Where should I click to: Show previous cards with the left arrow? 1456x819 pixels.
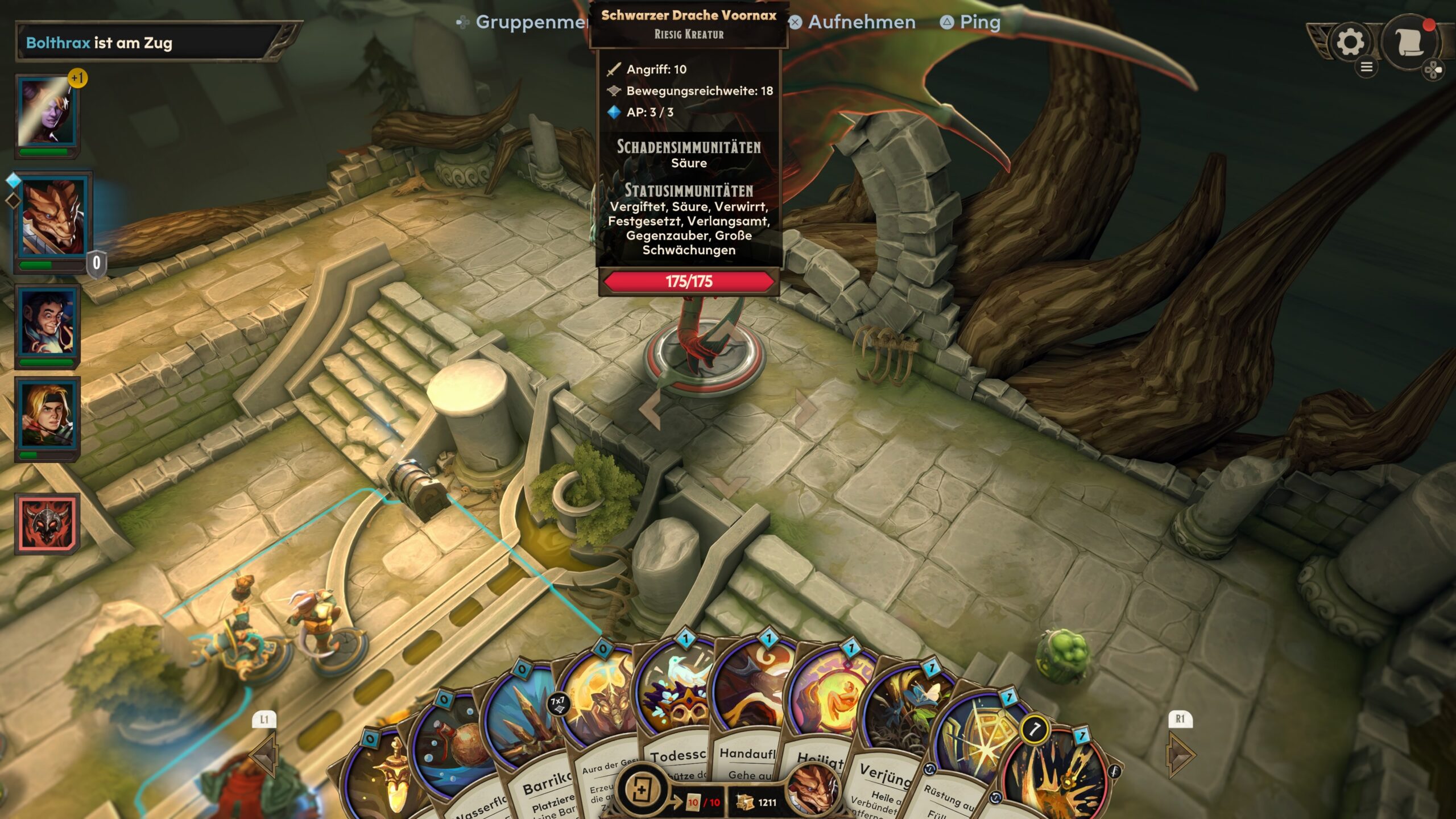point(264,754)
